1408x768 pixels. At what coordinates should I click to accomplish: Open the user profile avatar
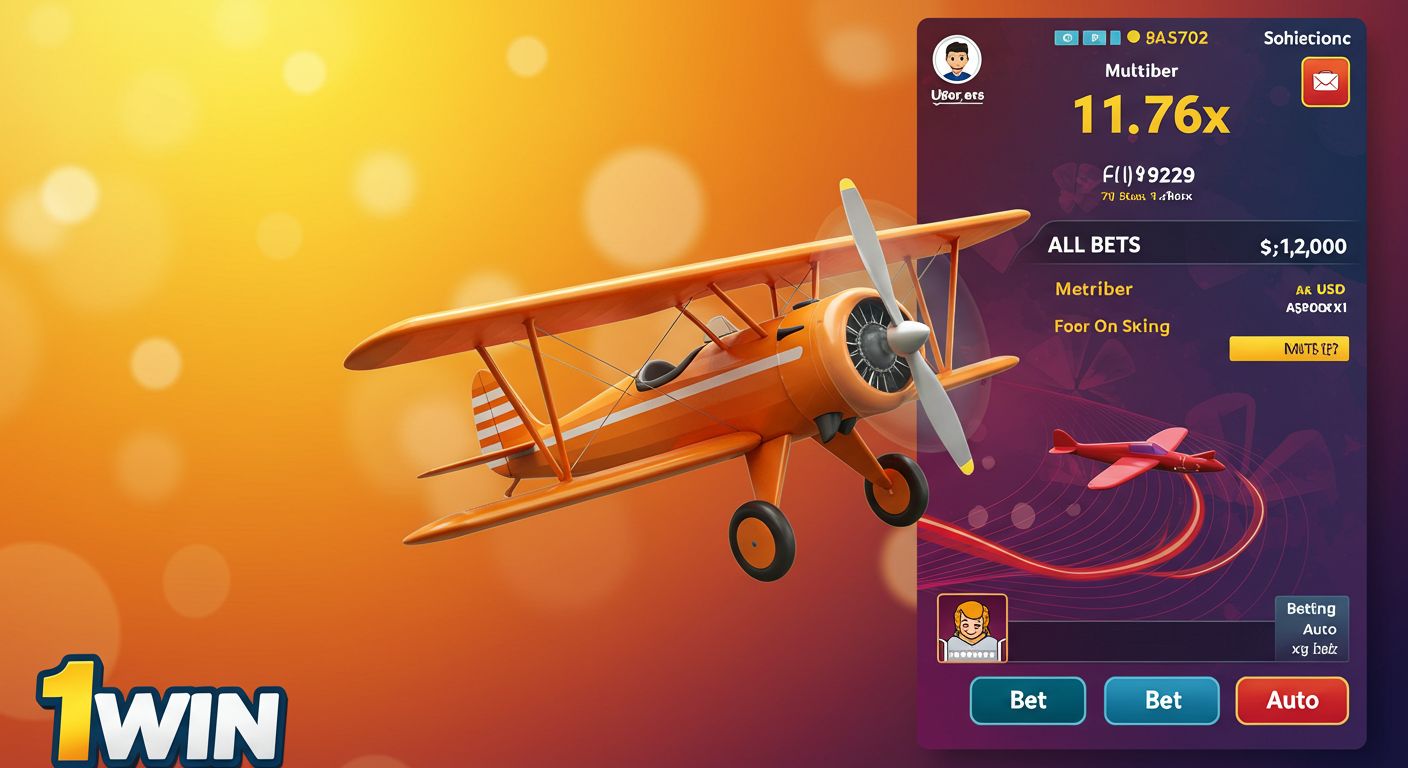click(x=956, y=61)
